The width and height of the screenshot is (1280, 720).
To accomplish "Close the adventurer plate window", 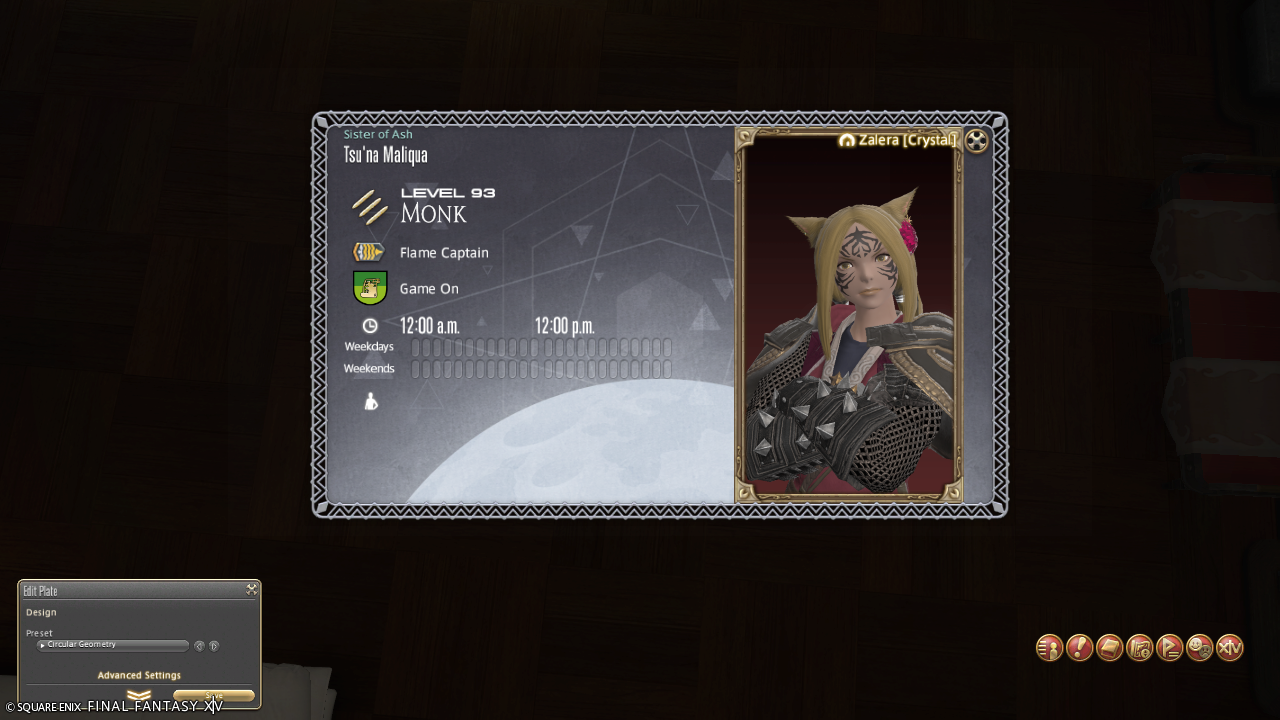I will click(x=977, y=141).
